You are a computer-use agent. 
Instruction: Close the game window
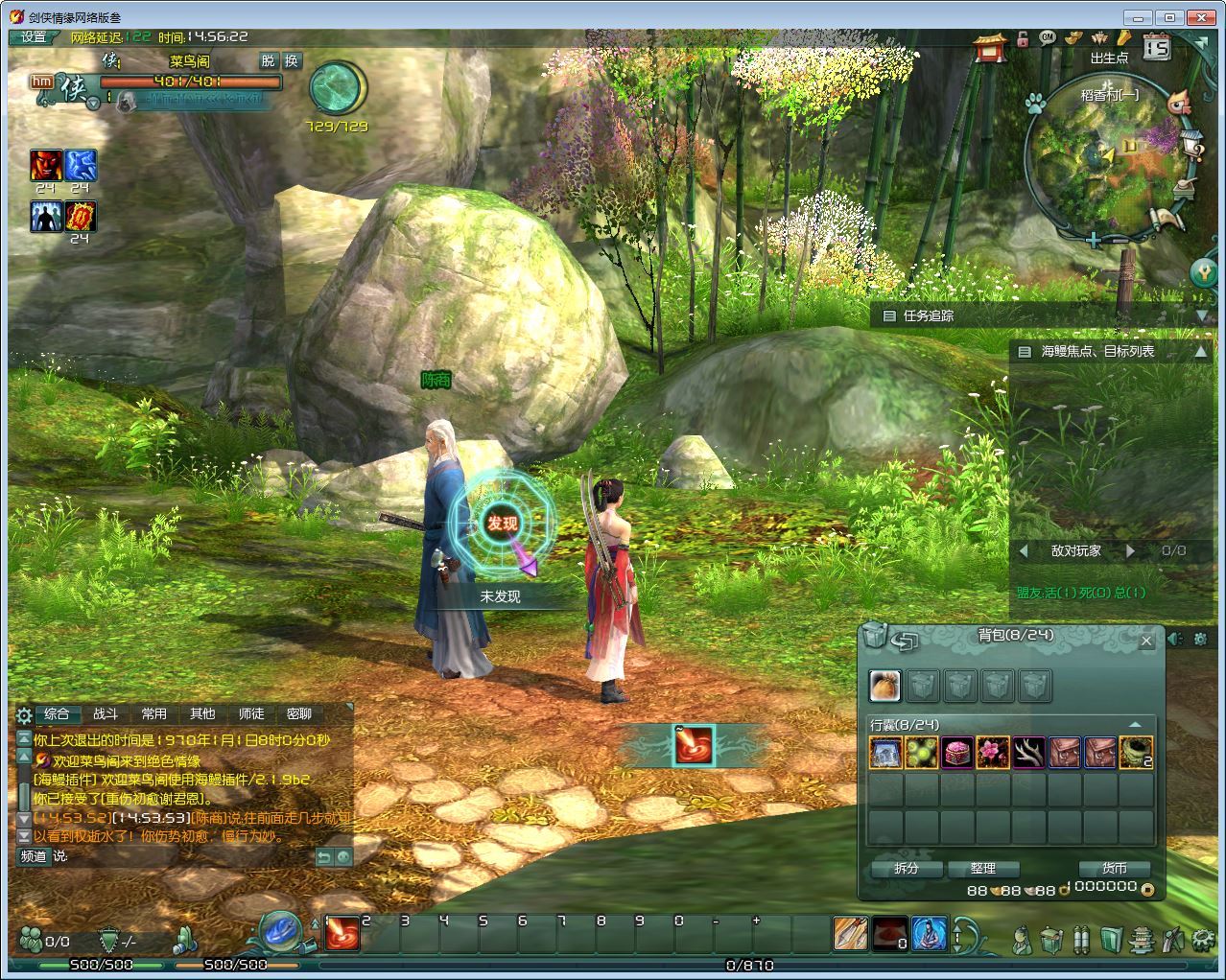click(x=1200, y=17)
